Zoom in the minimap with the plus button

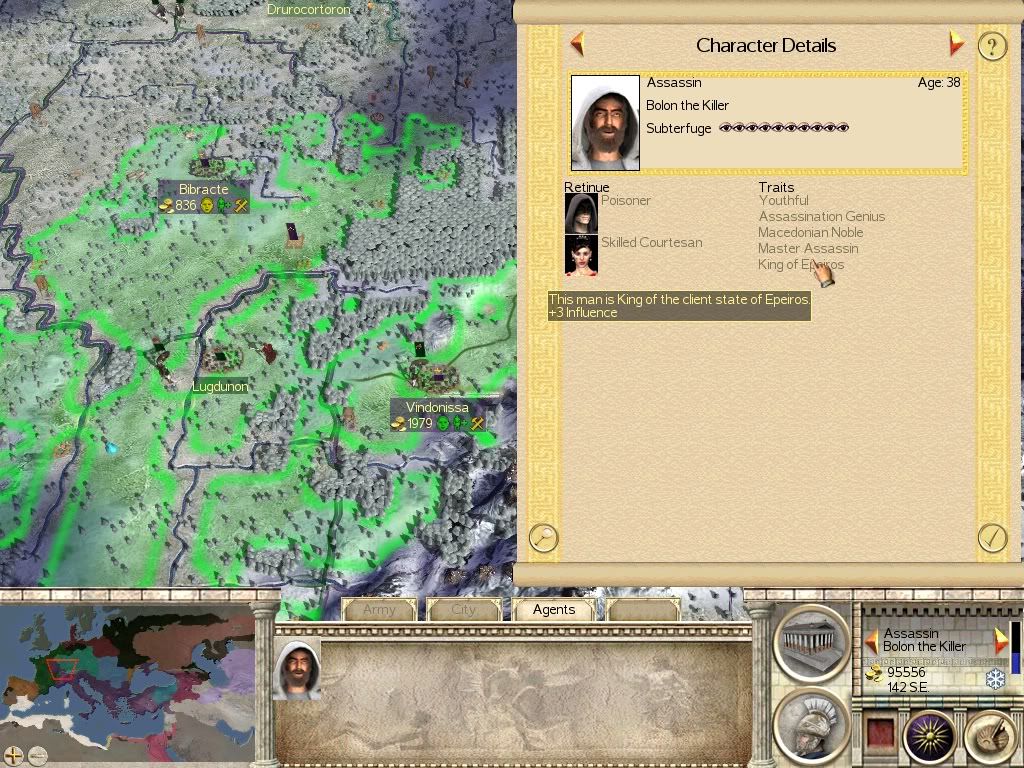coord(14,755)
